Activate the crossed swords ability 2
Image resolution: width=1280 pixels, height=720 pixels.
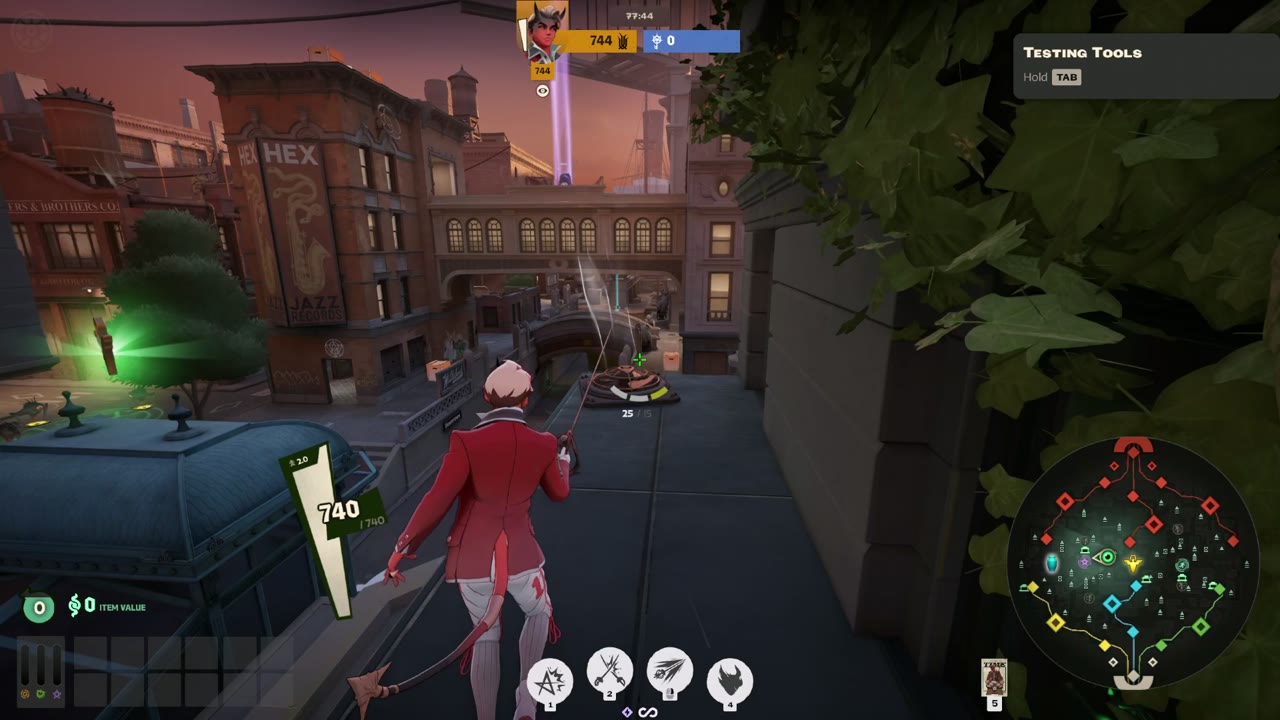click(609, 675)
